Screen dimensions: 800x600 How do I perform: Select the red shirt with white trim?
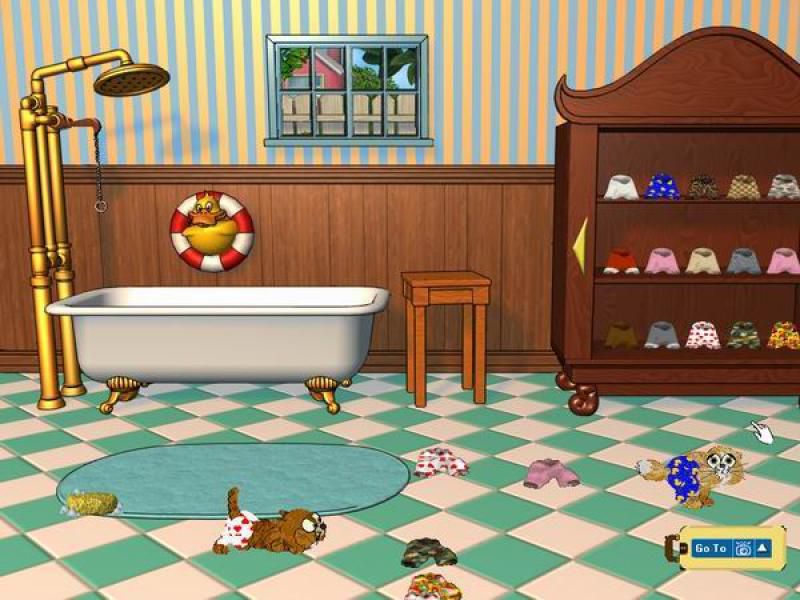click(620, 261)
